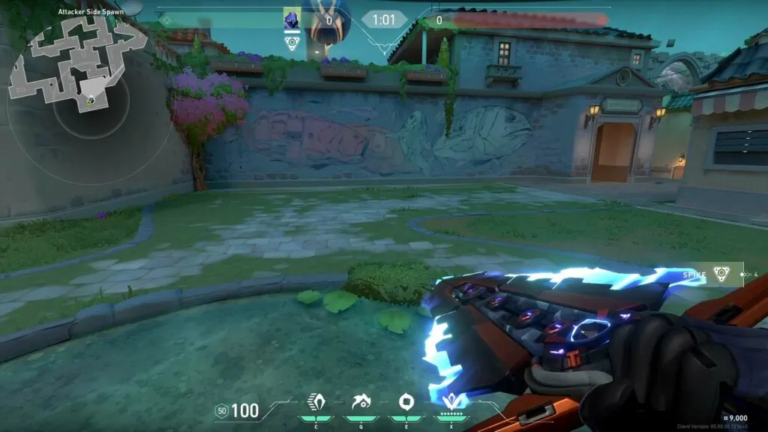Image resolution: width=768 pixels, height=432 pixels.
Task: Activate the C ability icon
Action: tap(317, 402)
